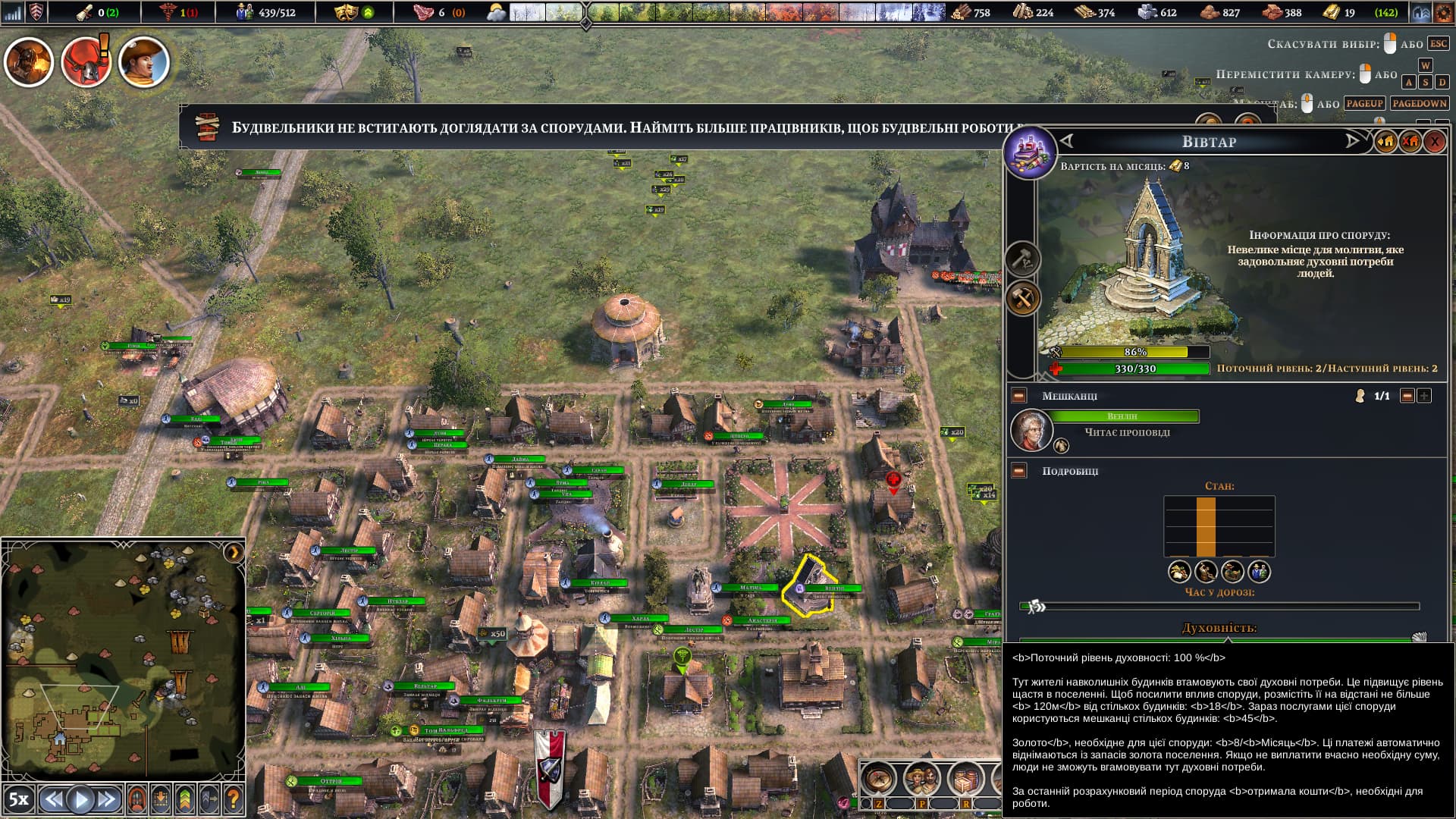Open the compass map button

click(879, 778)
